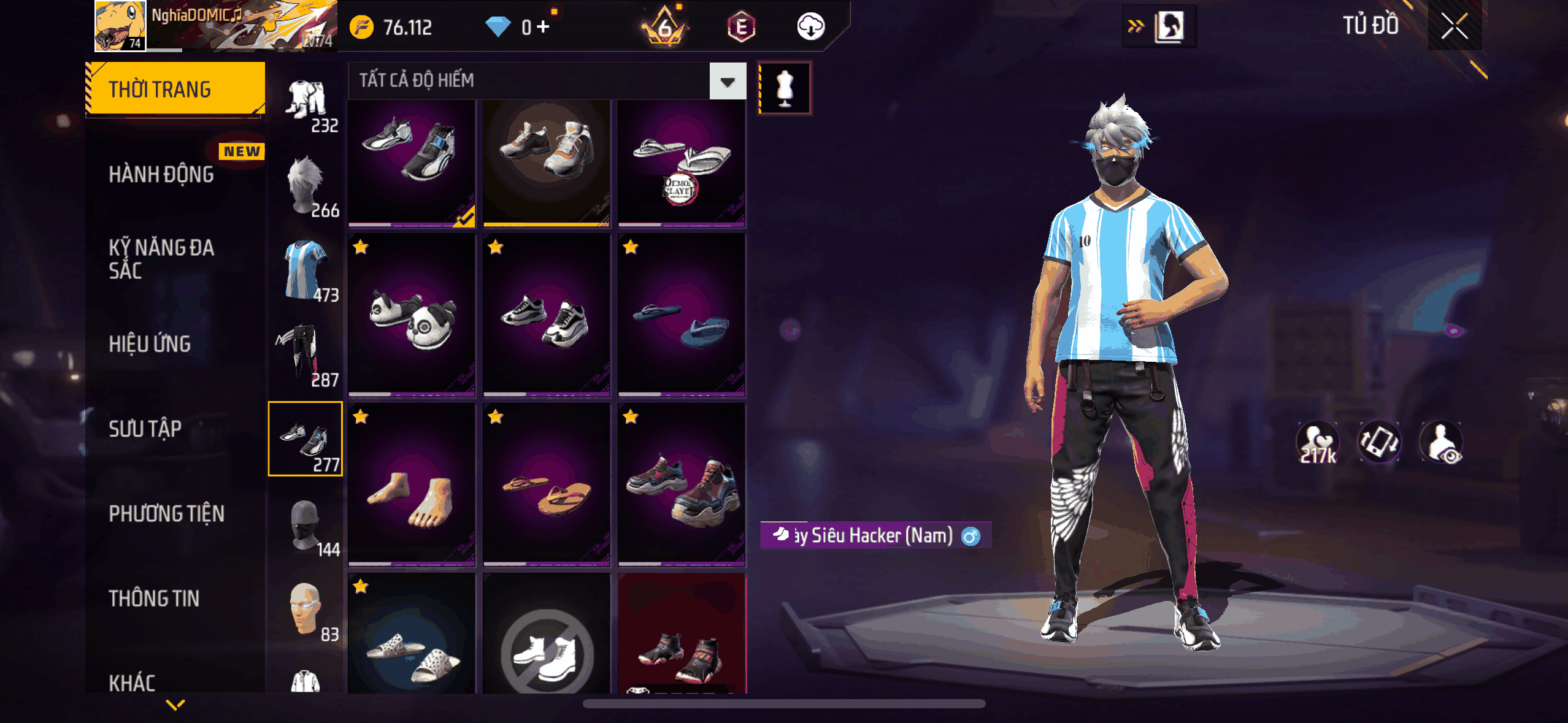The width and height of the screenshot is (1568, 723).
Task: Close the wardrobe screen
Action: [x=1454, y=26]
